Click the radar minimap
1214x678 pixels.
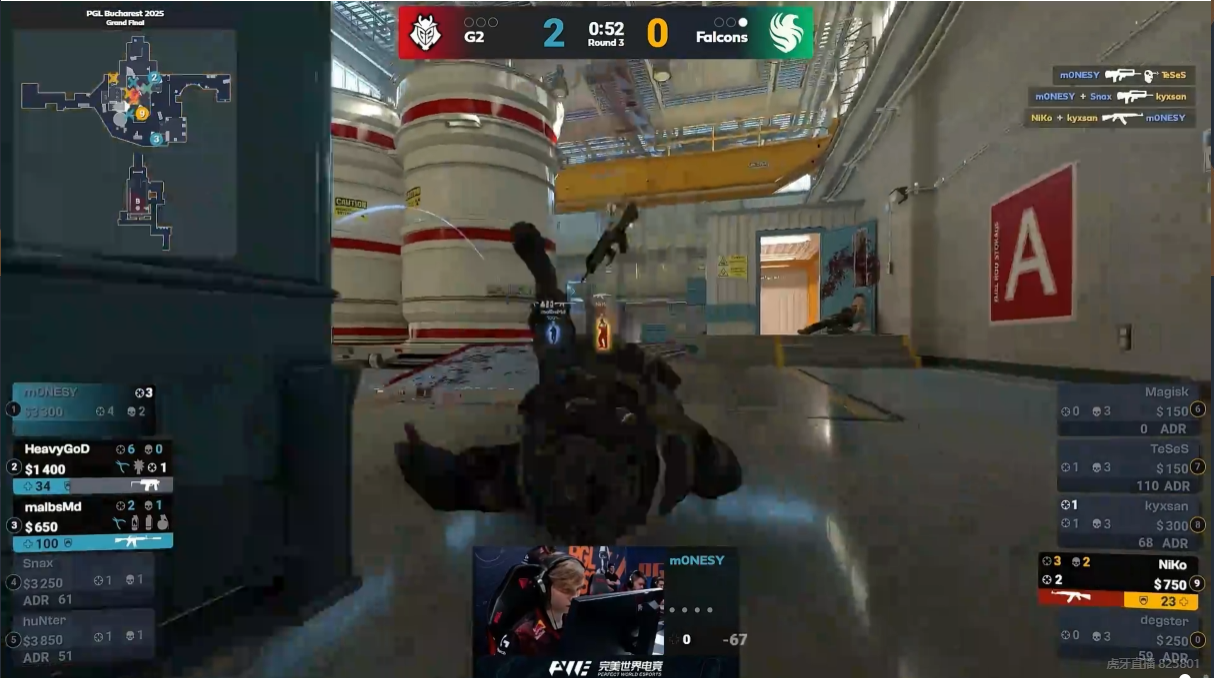[x=126, y=140]
